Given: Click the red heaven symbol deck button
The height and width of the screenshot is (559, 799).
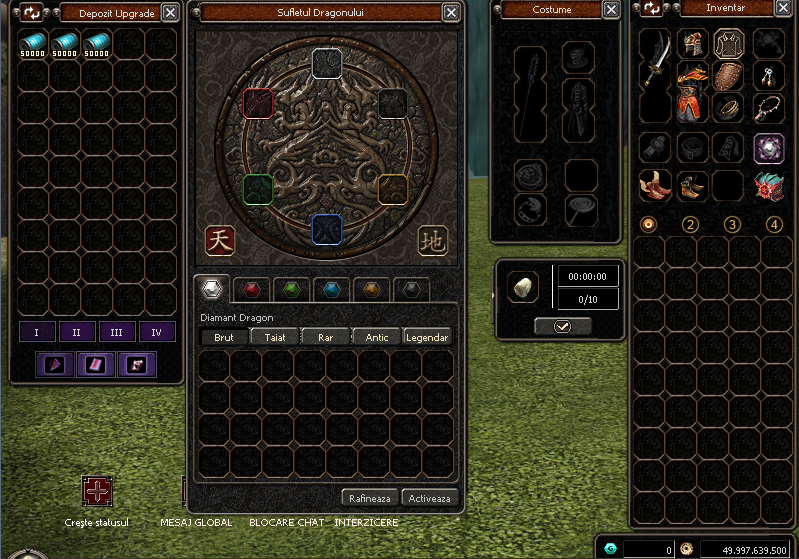Looking at the screenshot, I should [220, 240].
